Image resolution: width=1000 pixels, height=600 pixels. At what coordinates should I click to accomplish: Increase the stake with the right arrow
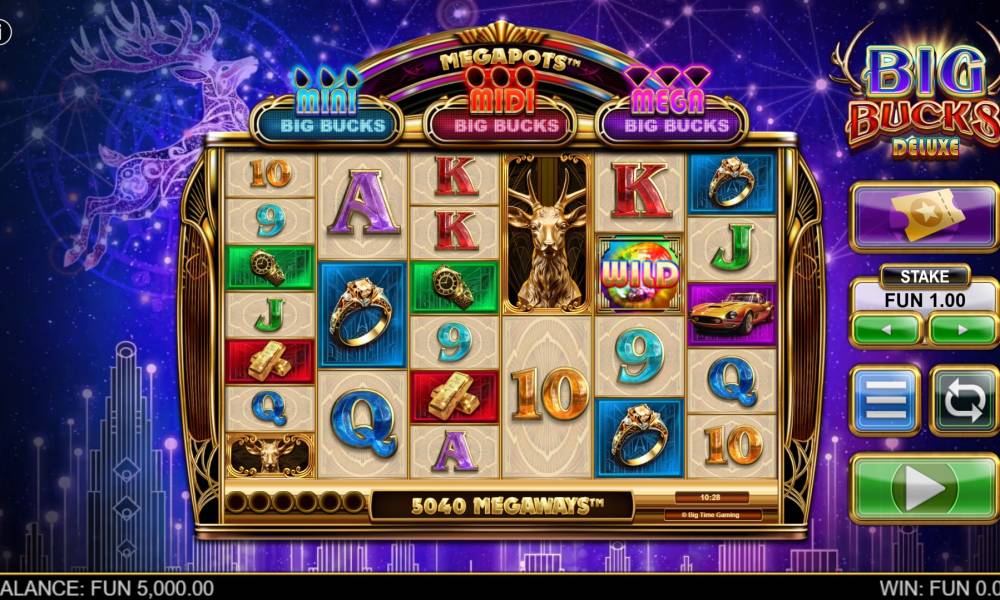[963, 329]
